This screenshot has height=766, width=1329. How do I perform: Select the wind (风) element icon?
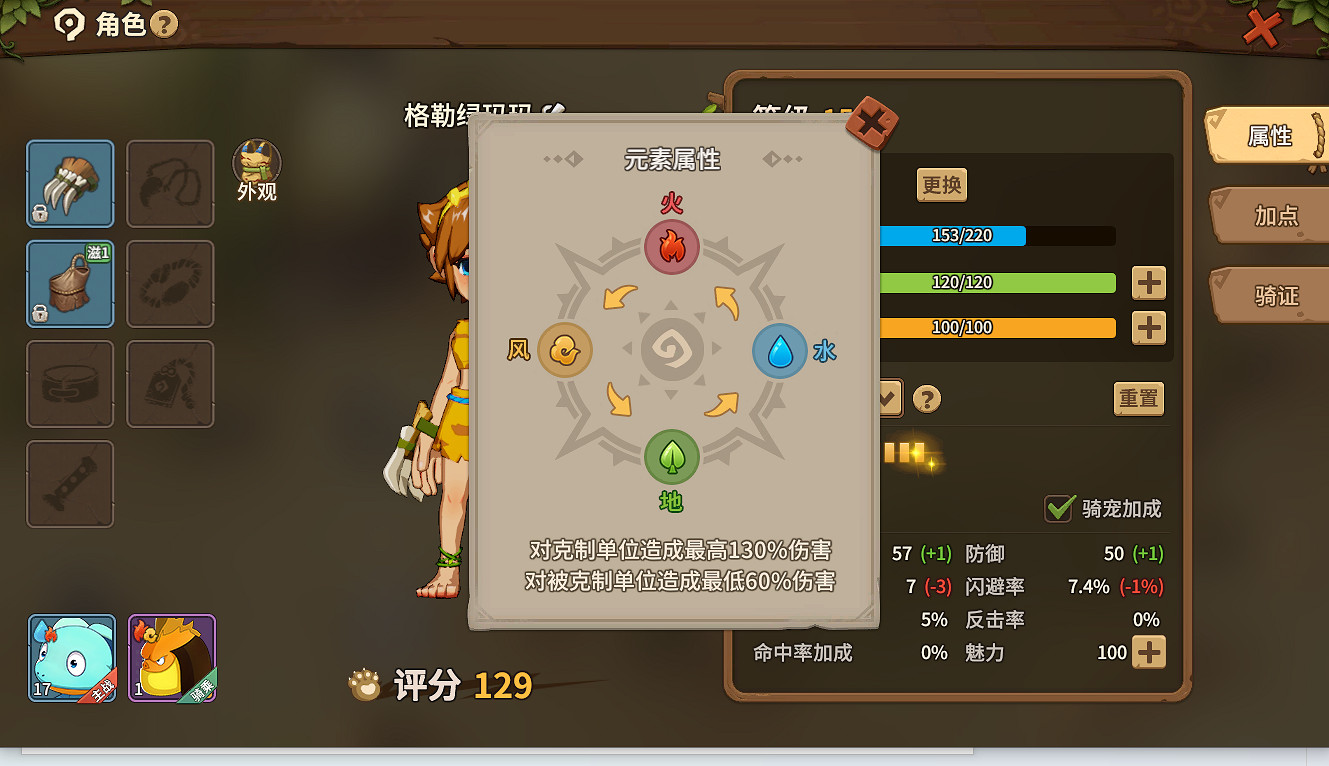click(x=565, y=351)
